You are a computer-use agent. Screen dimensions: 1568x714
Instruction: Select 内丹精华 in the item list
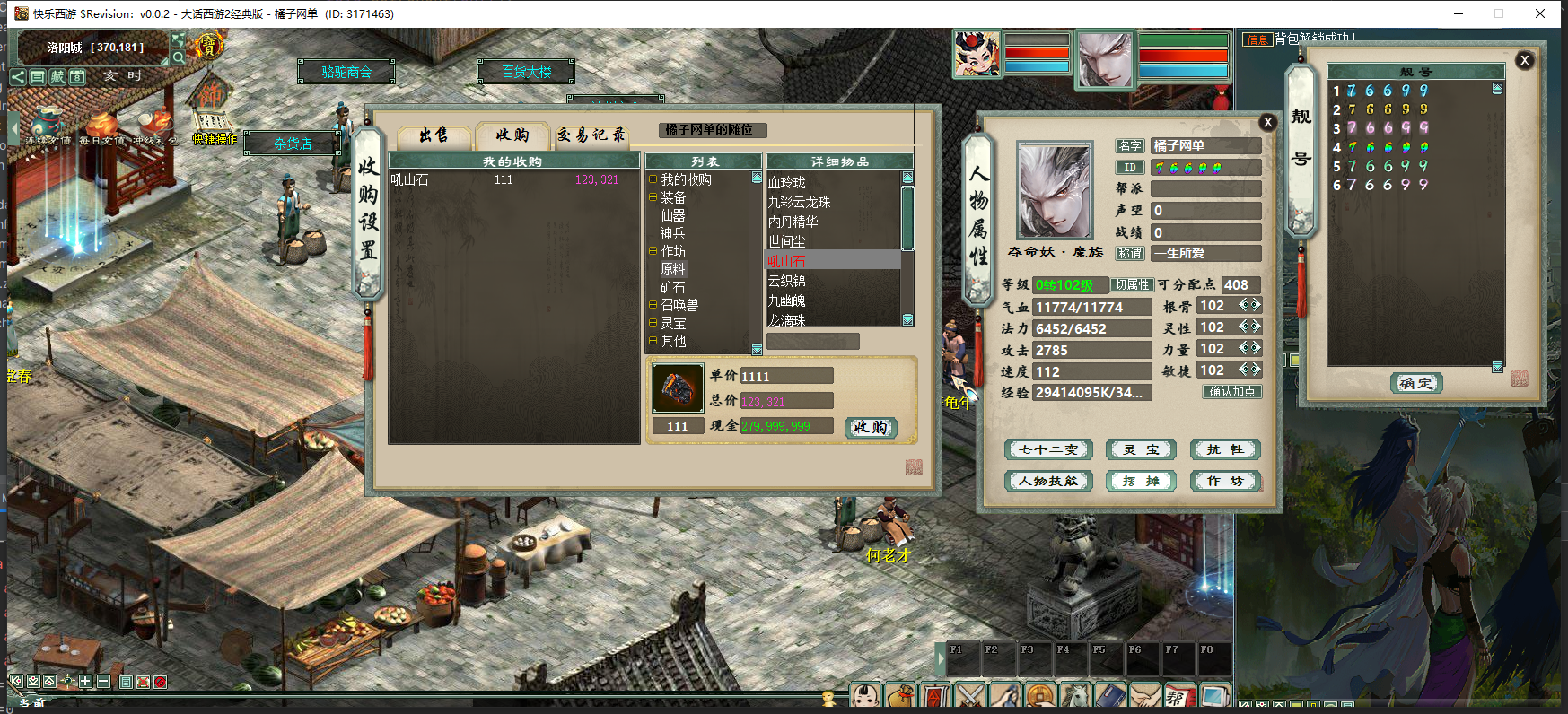[x=793, y=222]
